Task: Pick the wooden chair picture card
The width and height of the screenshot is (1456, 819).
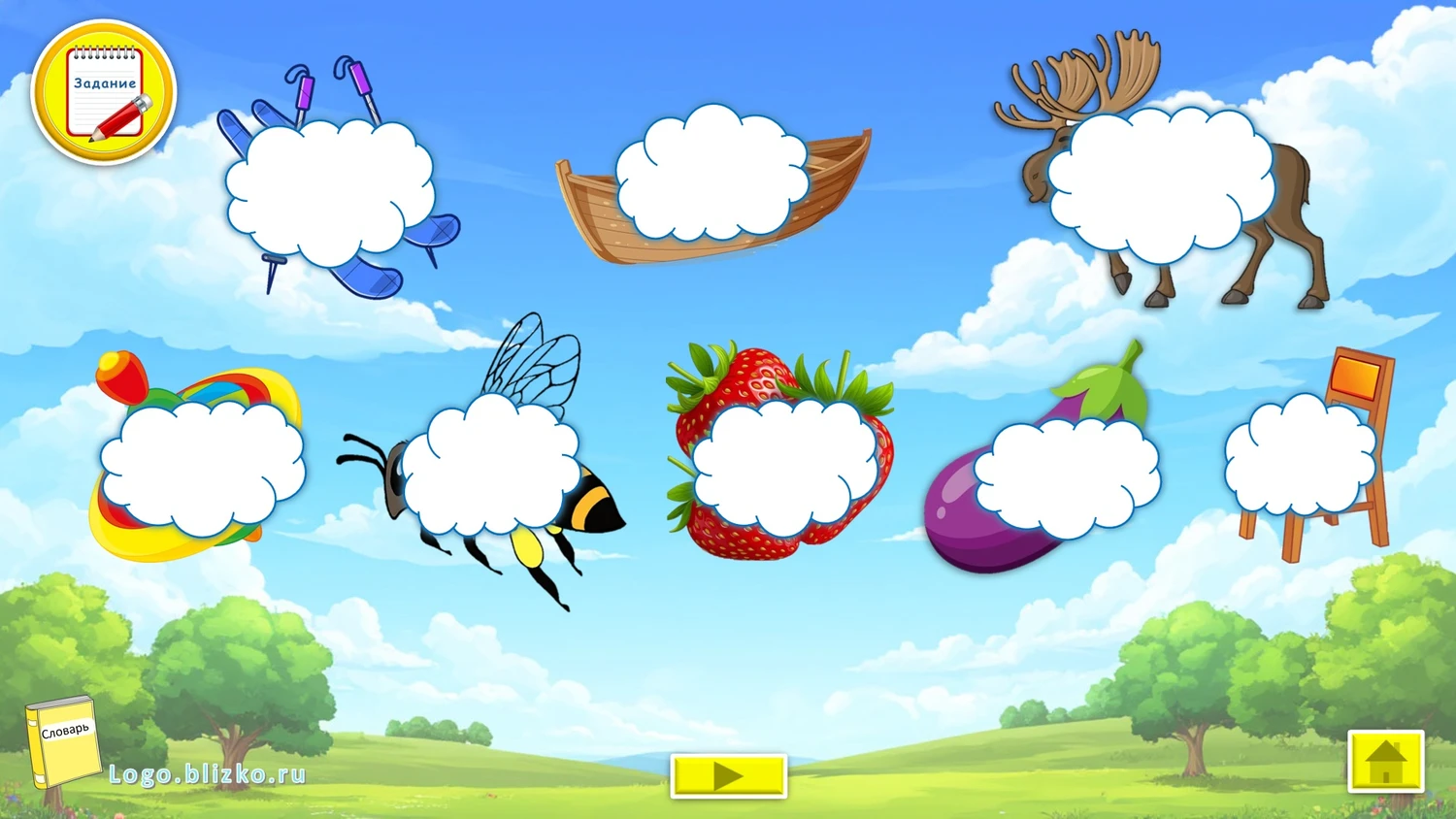Action: (1301, 456)
